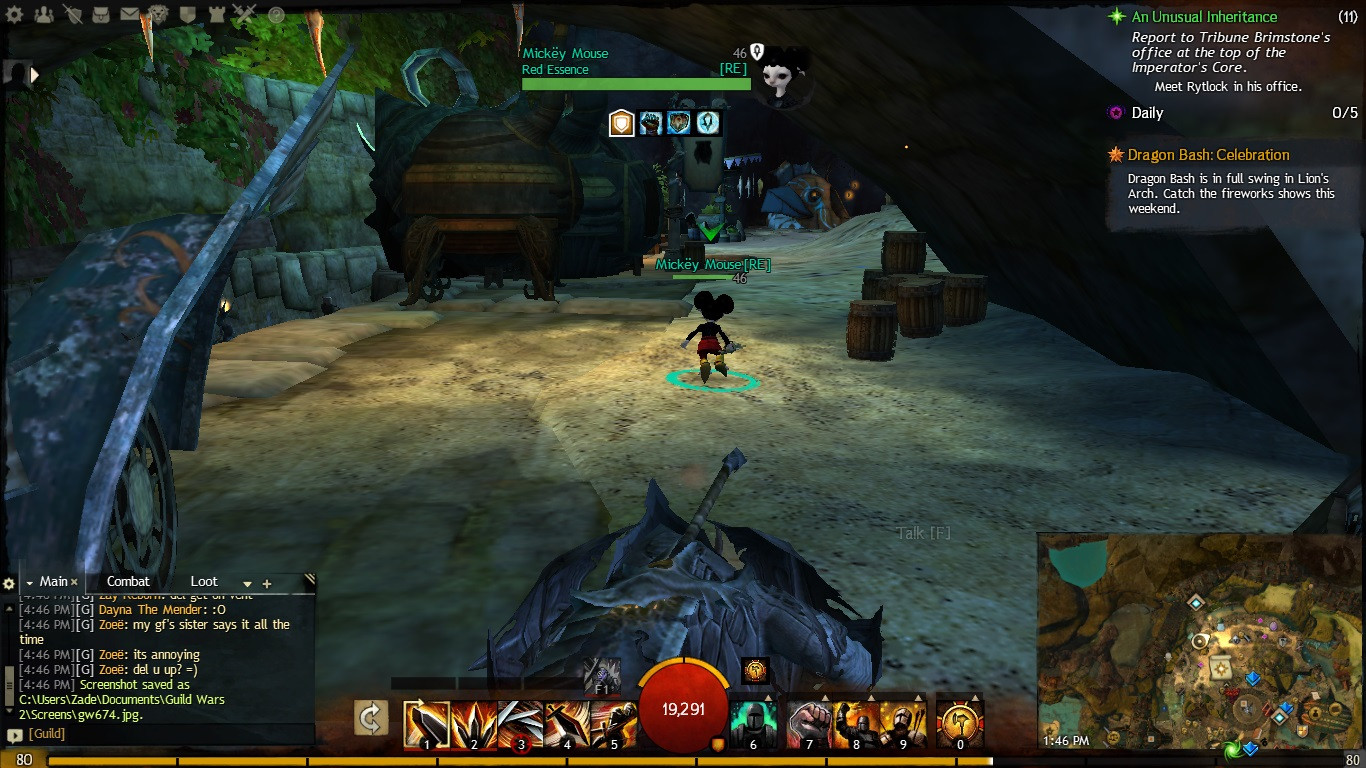Screen dimensions: 1366x768
Task: Switch to the Loot chat tab
Action: pos(204,581)
